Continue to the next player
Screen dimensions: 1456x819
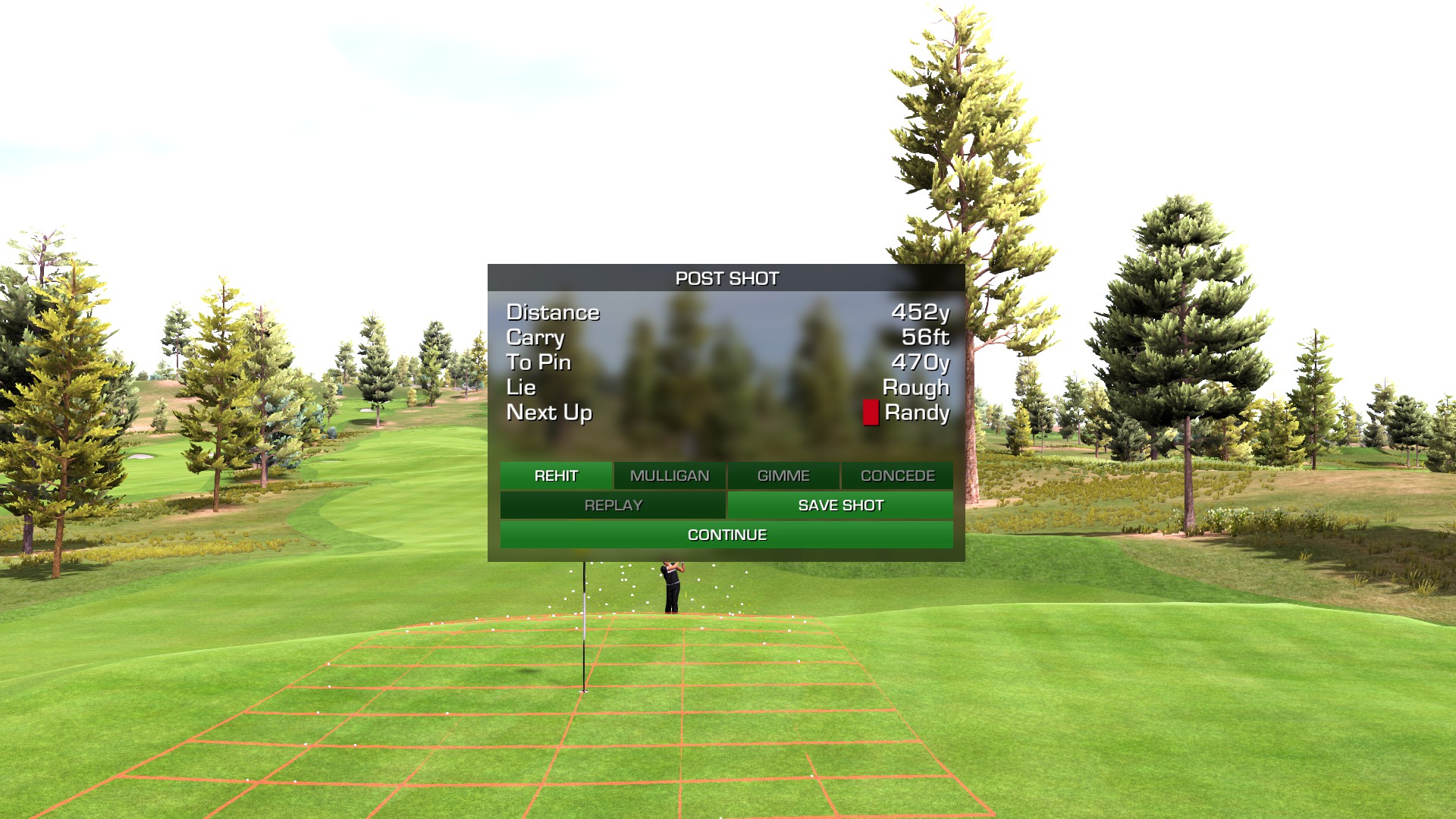coord(726,535)
